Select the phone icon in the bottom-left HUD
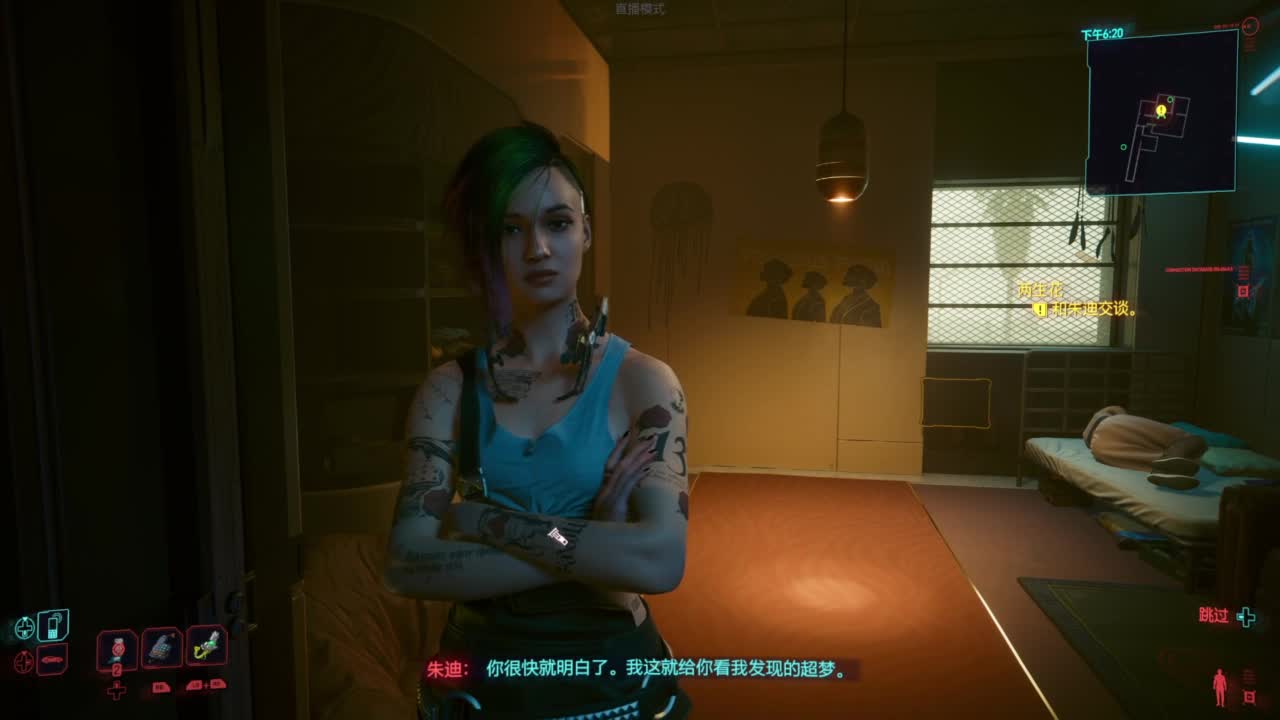1280x720 pixels. coord(53,627)
